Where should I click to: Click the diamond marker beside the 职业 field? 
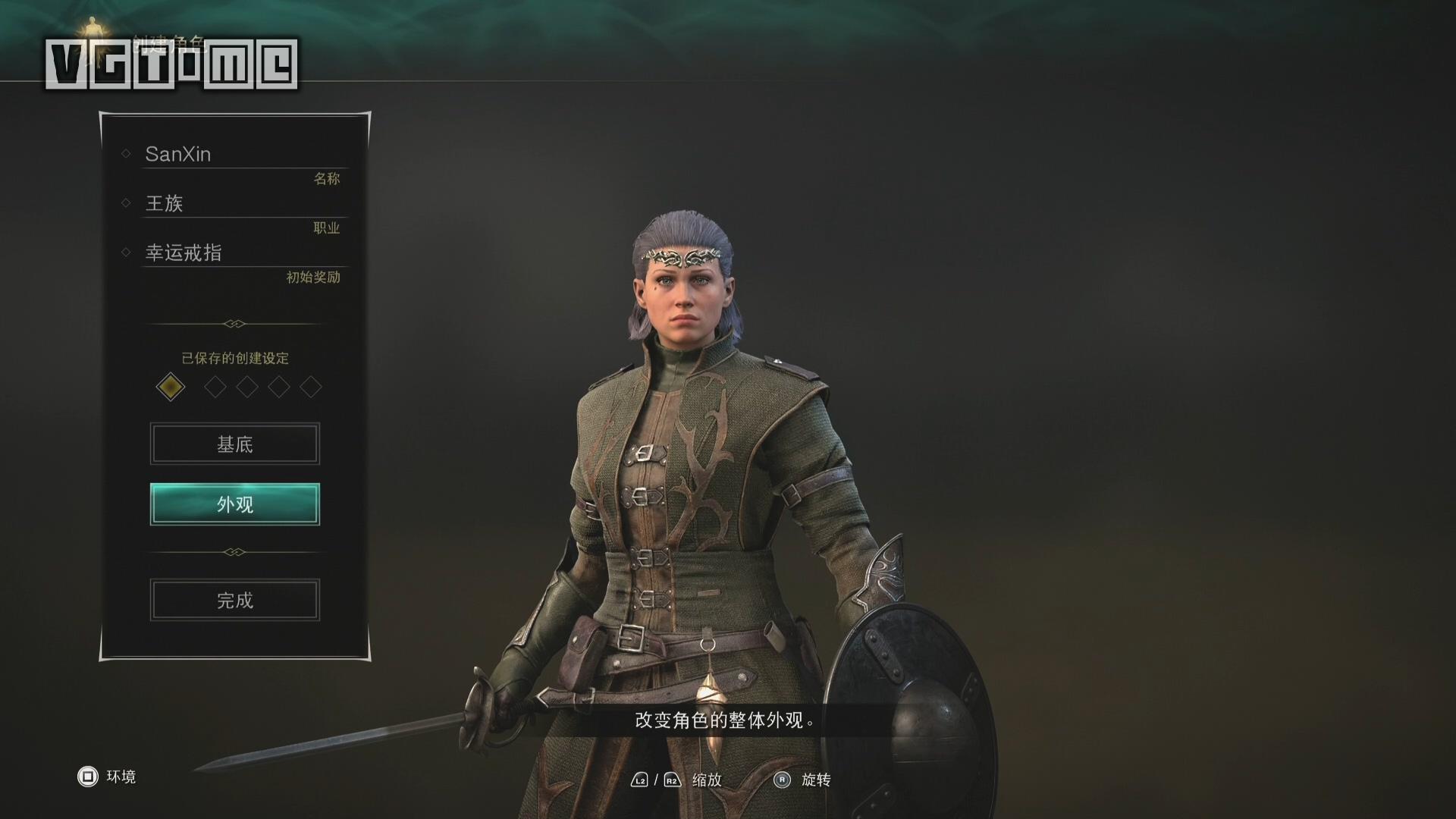(127, 203)
